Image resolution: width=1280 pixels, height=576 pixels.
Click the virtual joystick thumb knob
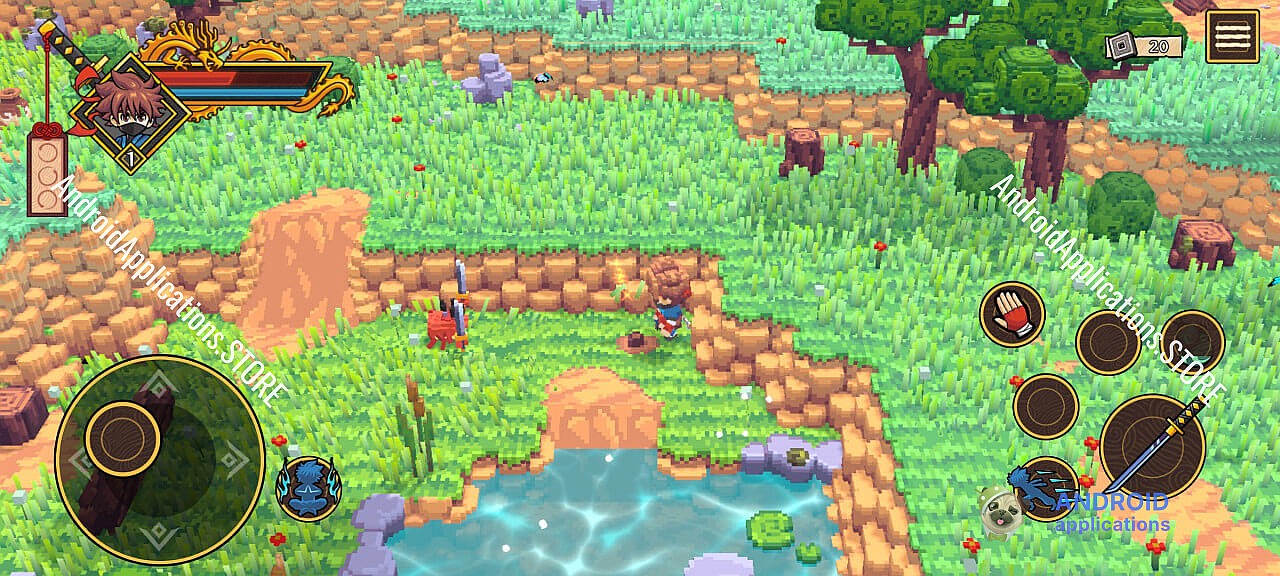[x=123, y=438]
